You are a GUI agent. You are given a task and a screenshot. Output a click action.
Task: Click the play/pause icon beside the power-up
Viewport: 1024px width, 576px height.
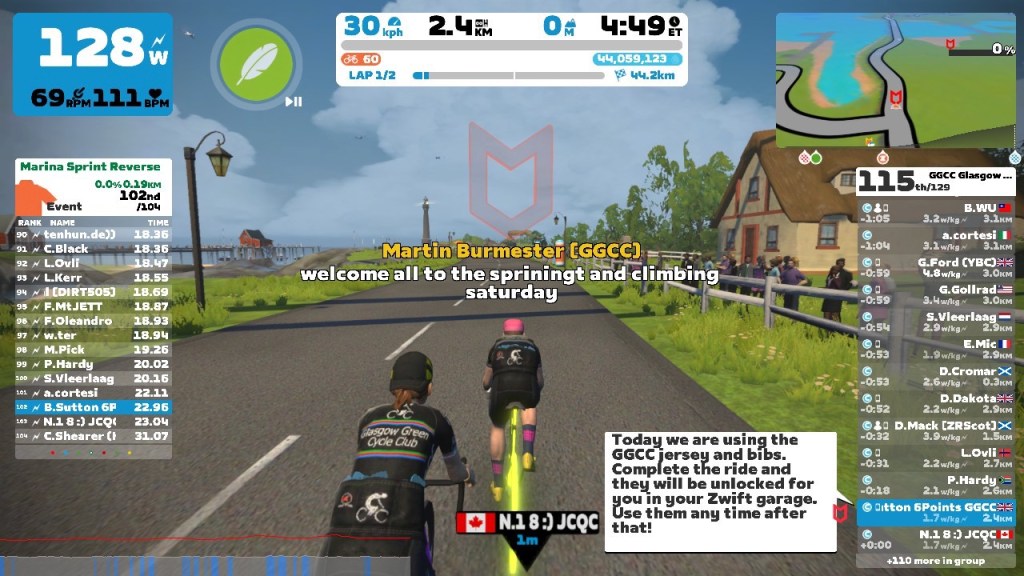[293, 101]
